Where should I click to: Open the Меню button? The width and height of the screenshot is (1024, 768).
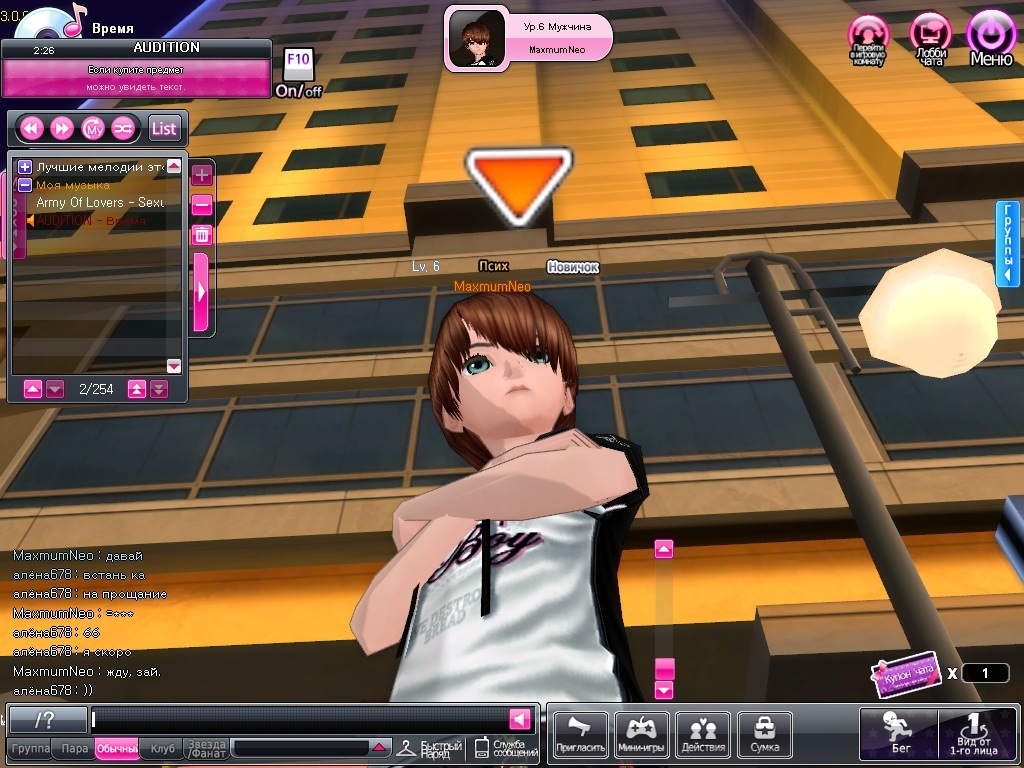991,38
